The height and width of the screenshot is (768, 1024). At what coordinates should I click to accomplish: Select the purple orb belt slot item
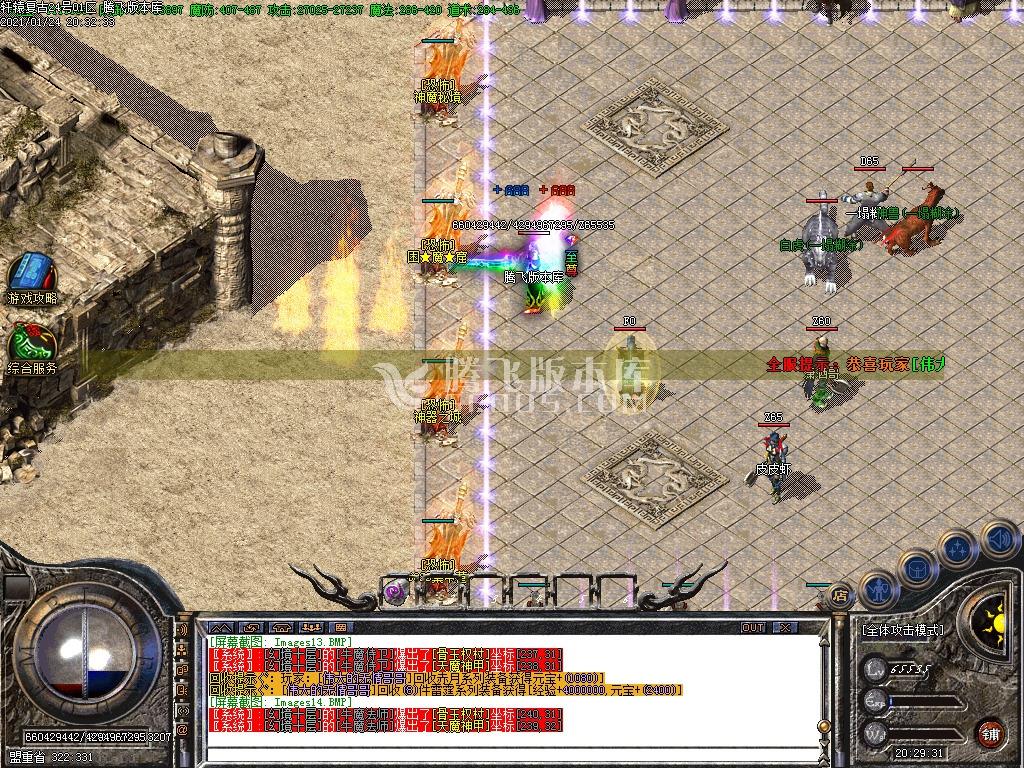click(x=395, y=591)
